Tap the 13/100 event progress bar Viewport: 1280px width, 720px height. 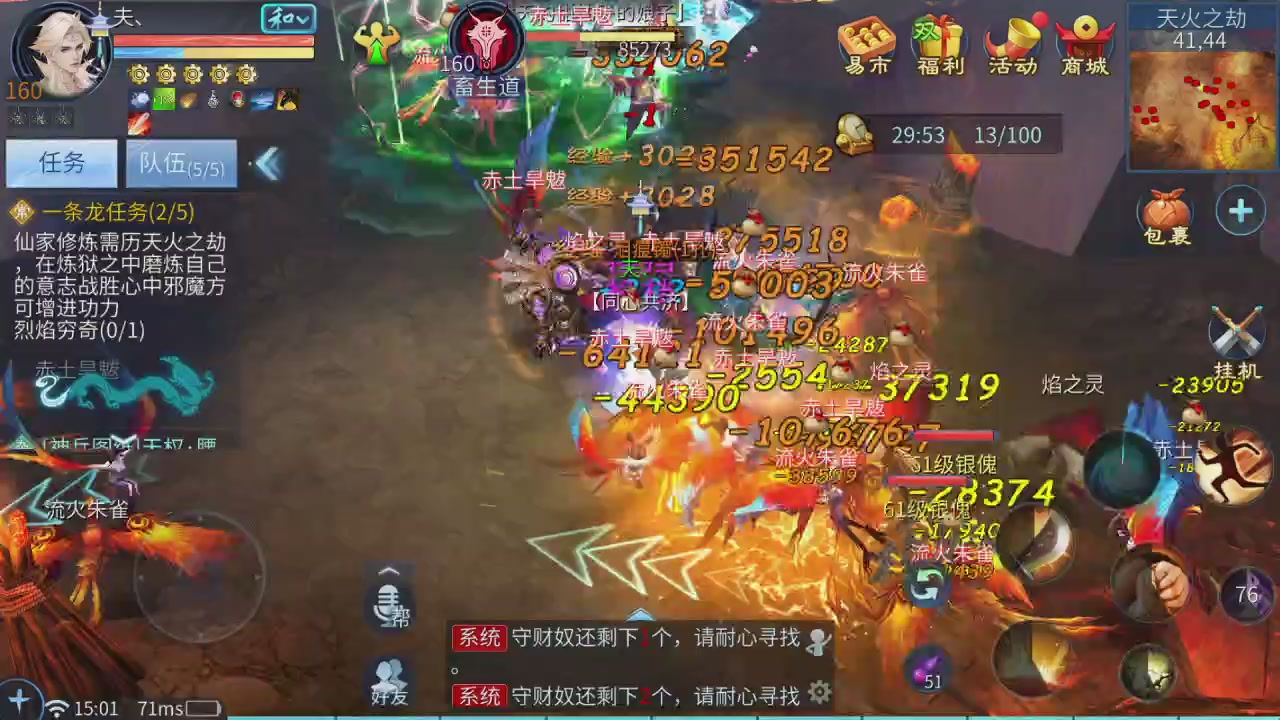coord(1007,135)
